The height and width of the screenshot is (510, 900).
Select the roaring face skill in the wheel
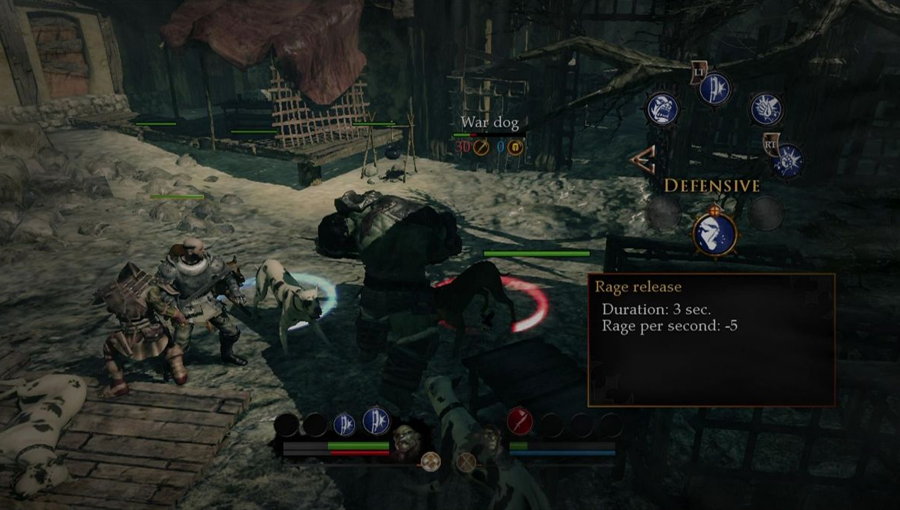(662, 108)
